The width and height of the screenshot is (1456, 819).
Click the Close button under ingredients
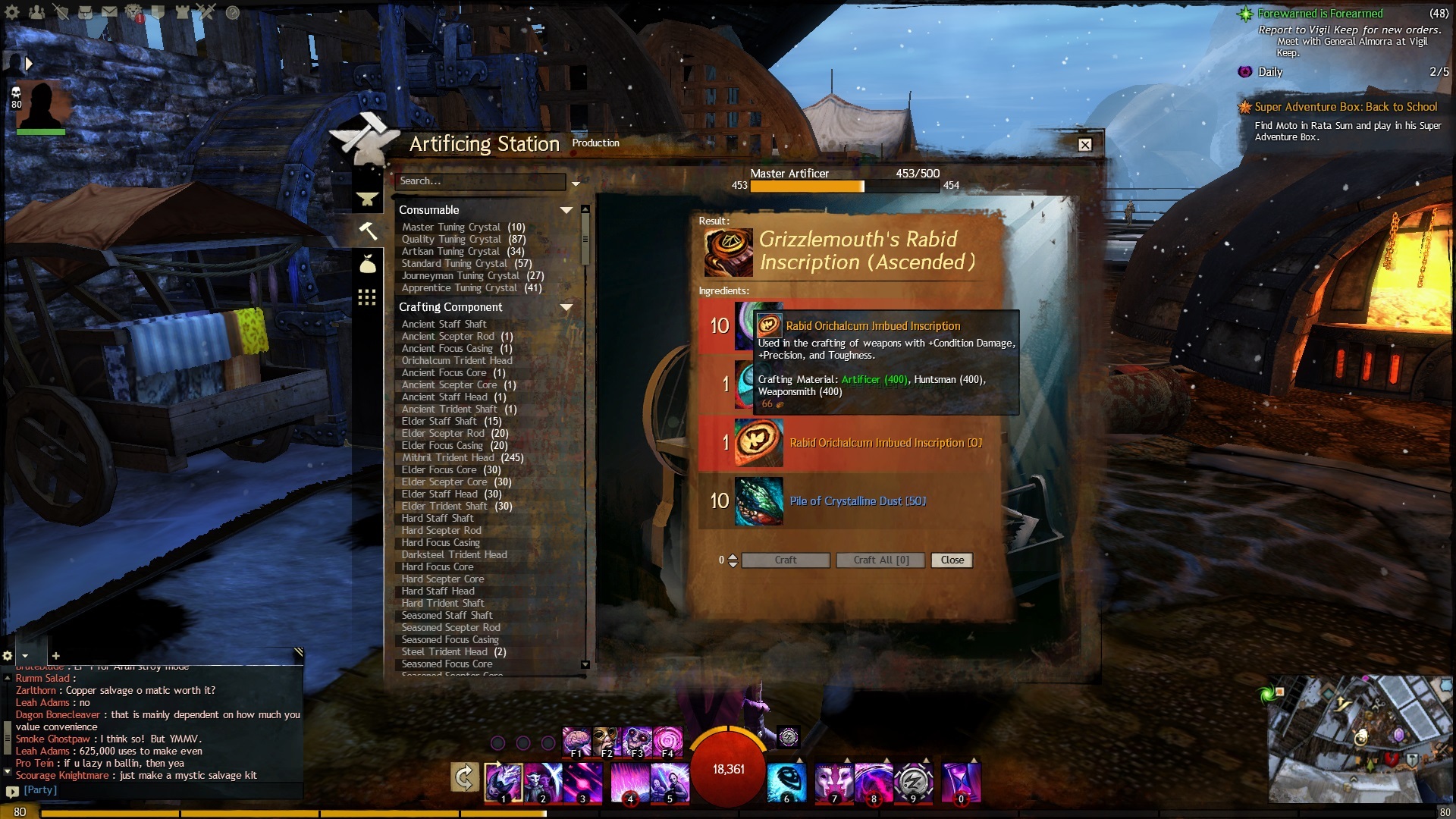click(952, 560)
